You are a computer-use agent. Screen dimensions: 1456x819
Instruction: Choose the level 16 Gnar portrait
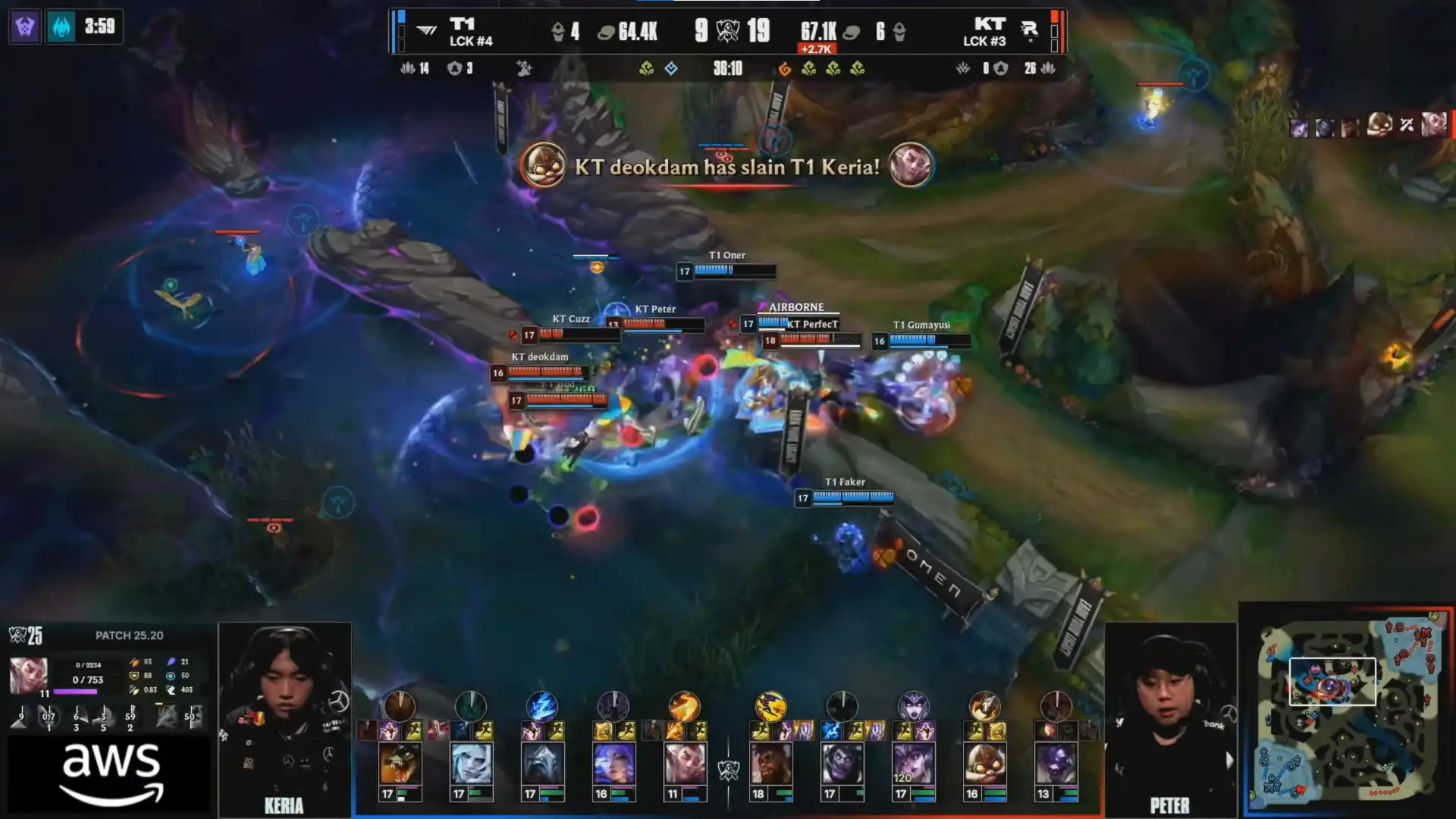coord(984,762)
